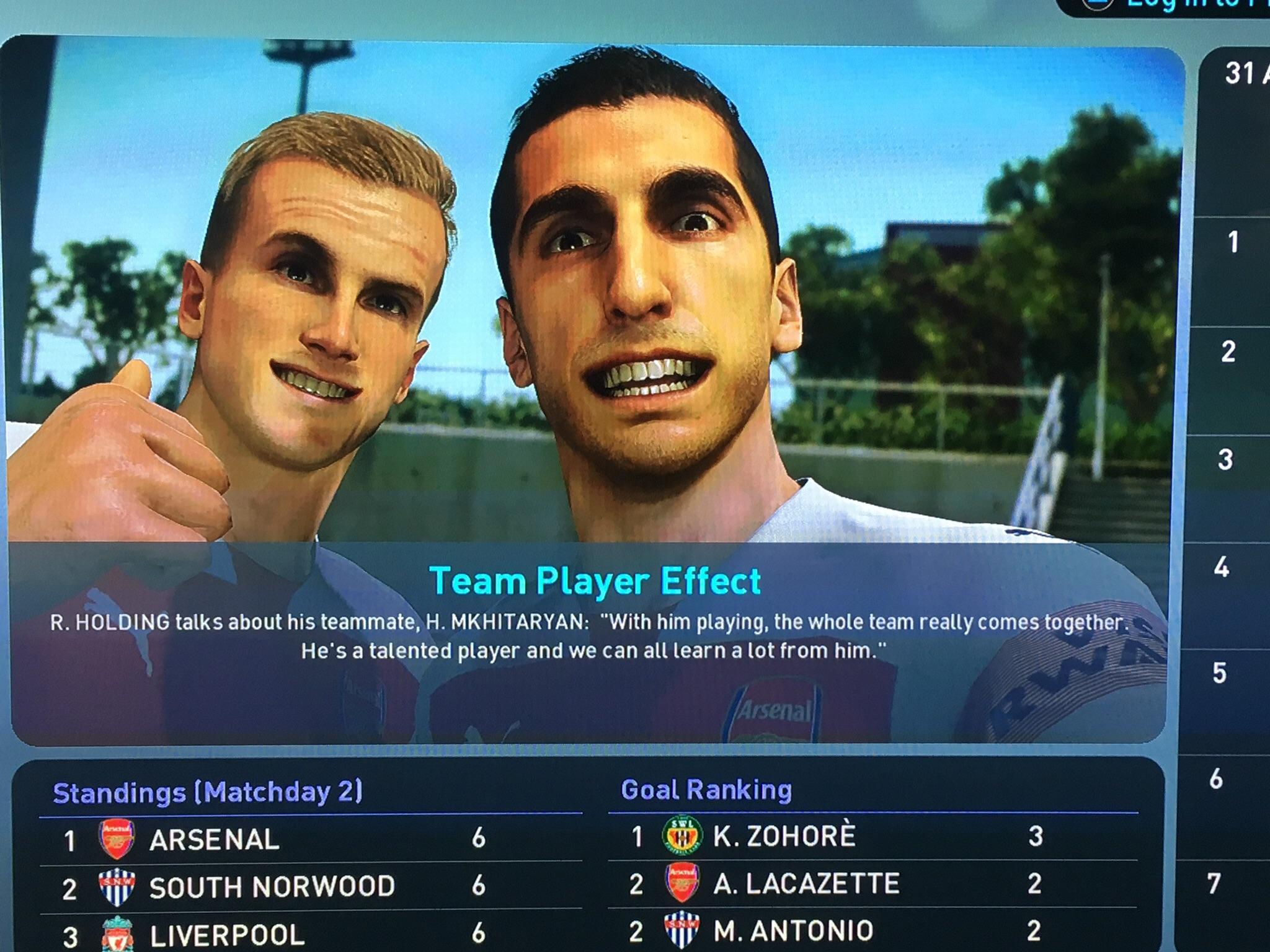Select day 1 in the calendar column
This screenshot has height=952, width=1270.
pyautogui.click(x=1233, y=242)
